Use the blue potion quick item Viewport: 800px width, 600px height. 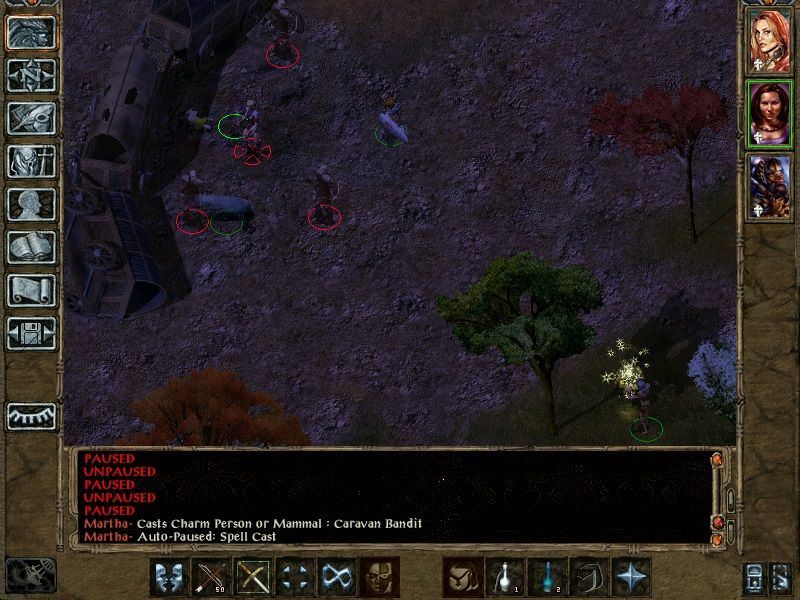tap(547, 577)
